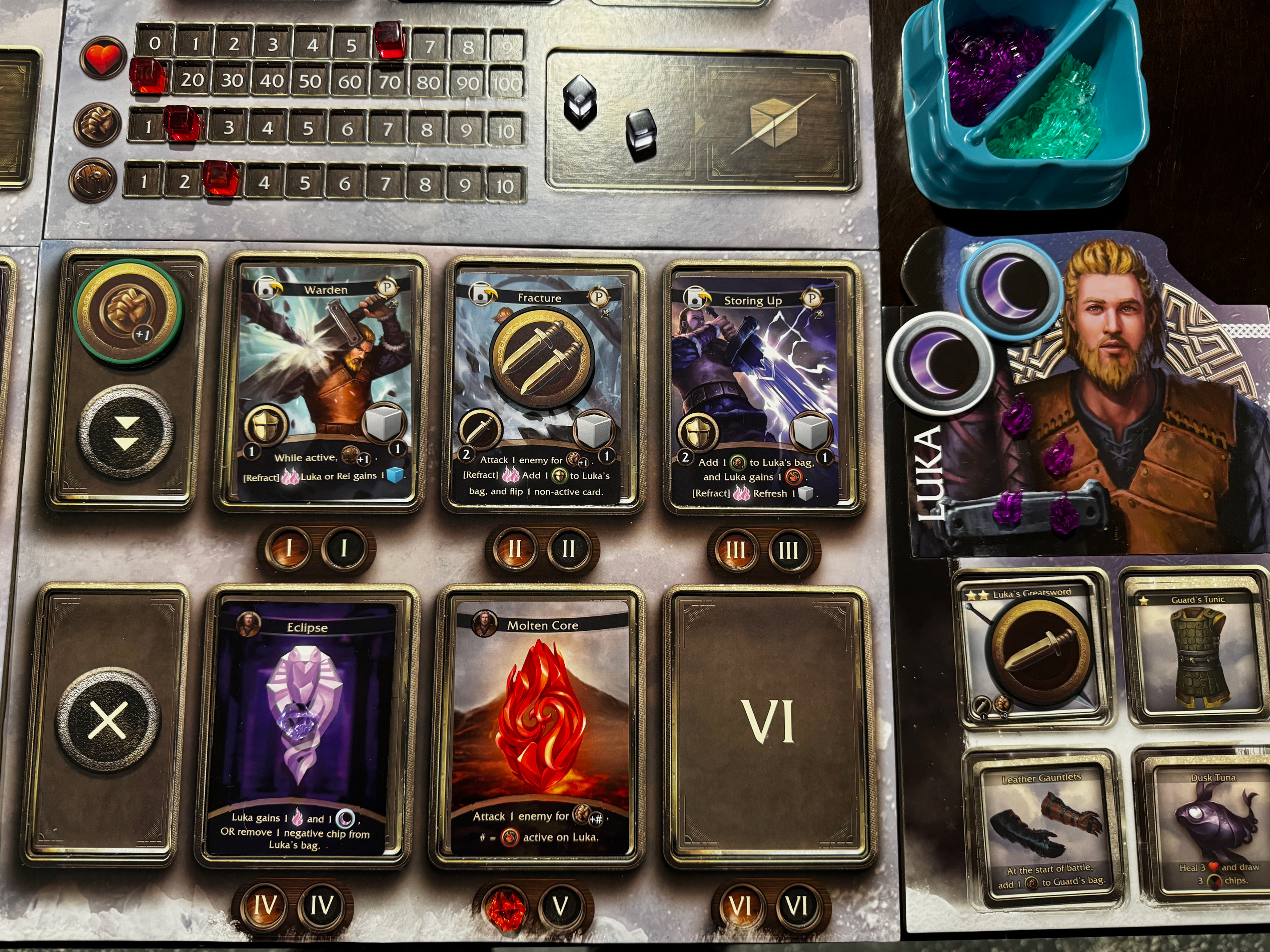Select the X token

pyautogui.click(x=108, y=720)
